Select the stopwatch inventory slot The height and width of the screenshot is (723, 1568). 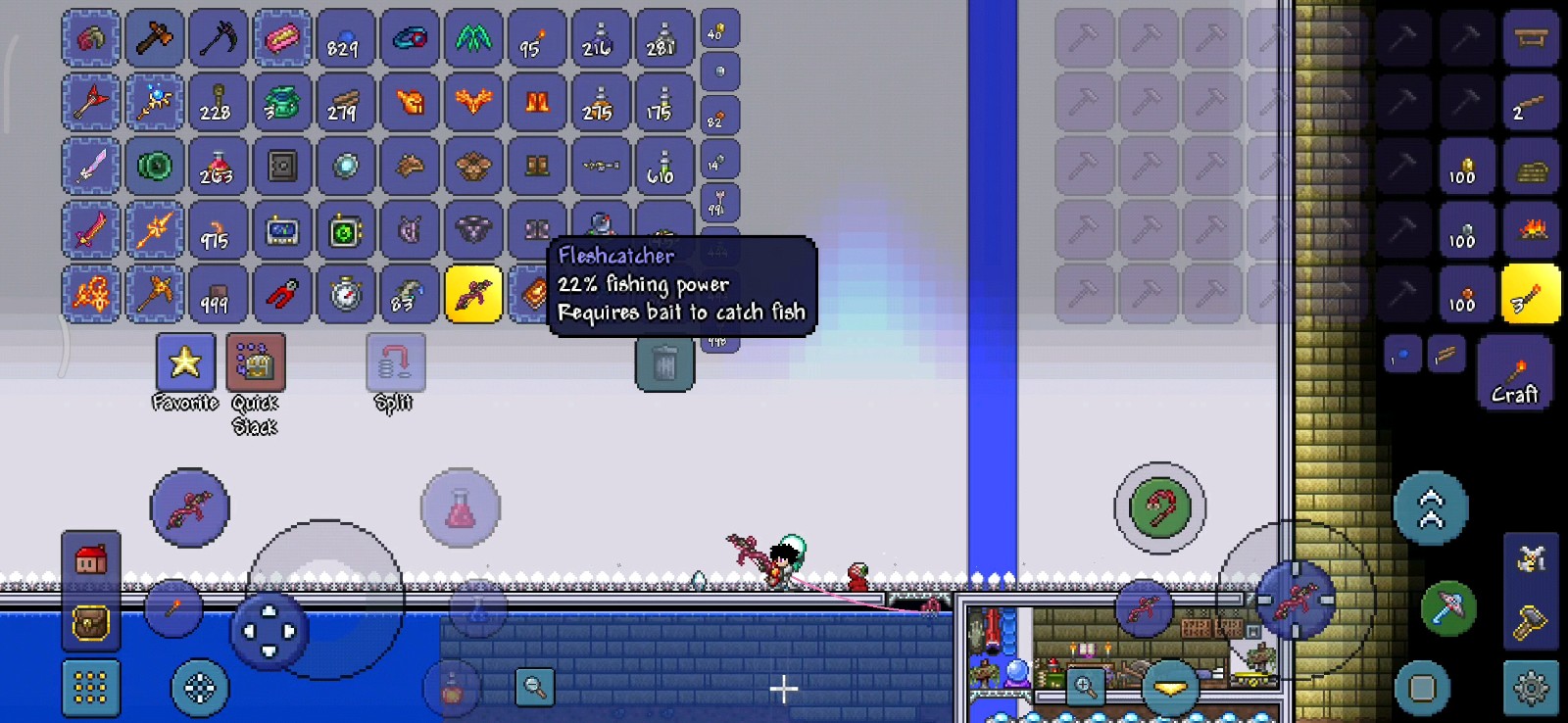pyautogui.click(x=346, y=294)
